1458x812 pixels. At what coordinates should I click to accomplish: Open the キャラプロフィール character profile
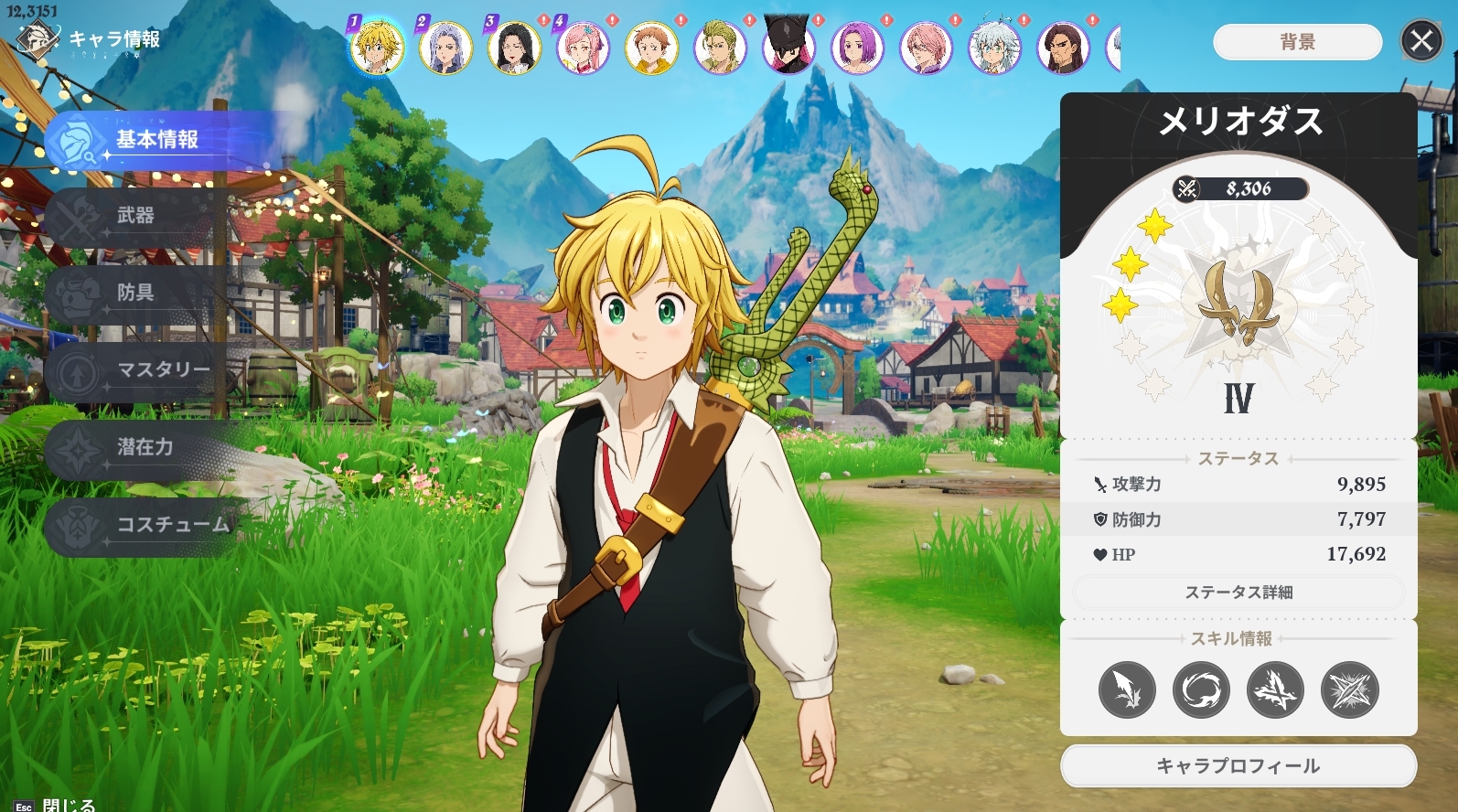point(1238,766)
